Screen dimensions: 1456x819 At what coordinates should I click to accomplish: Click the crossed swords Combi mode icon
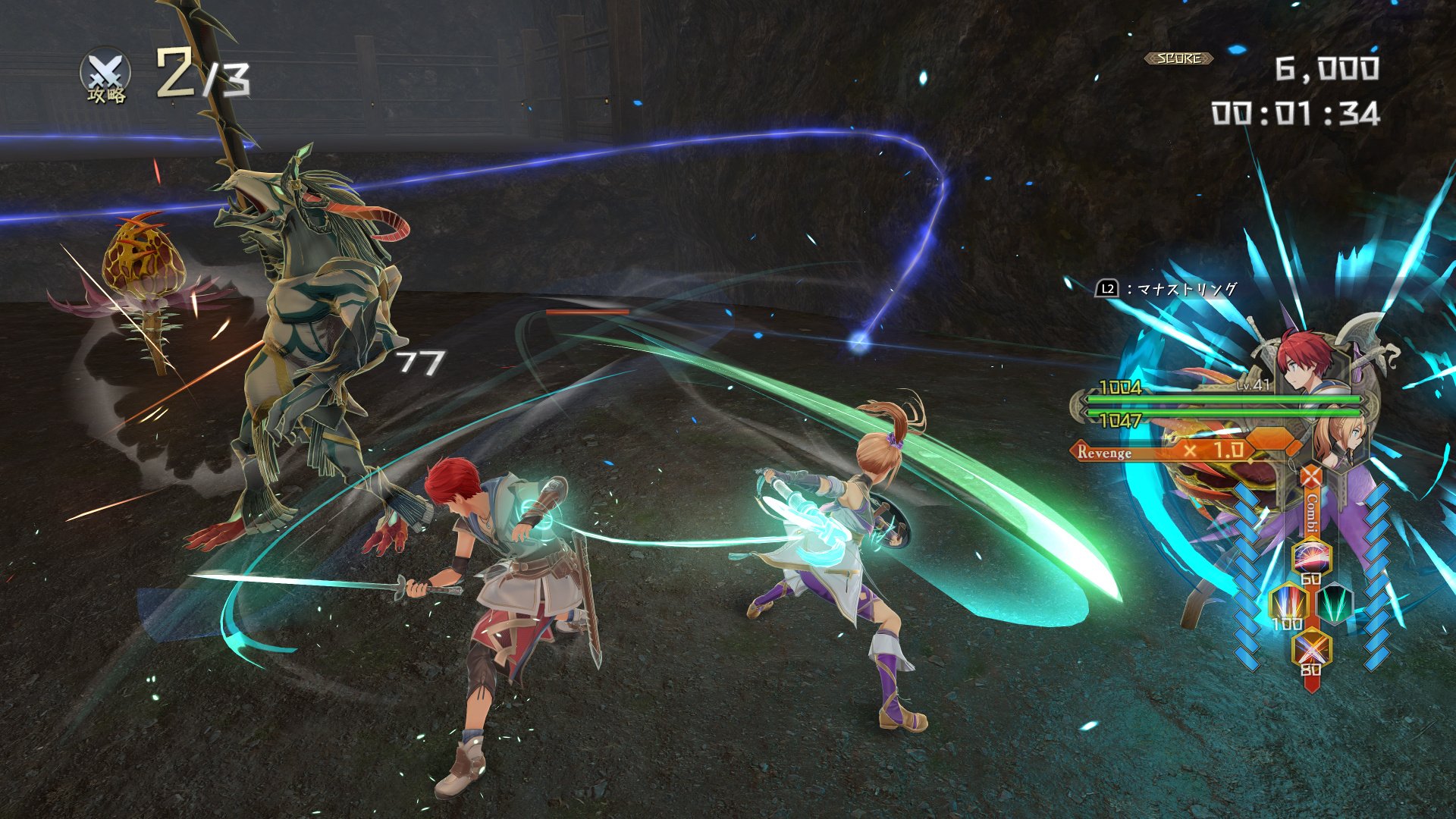[x=1311, y=478]
